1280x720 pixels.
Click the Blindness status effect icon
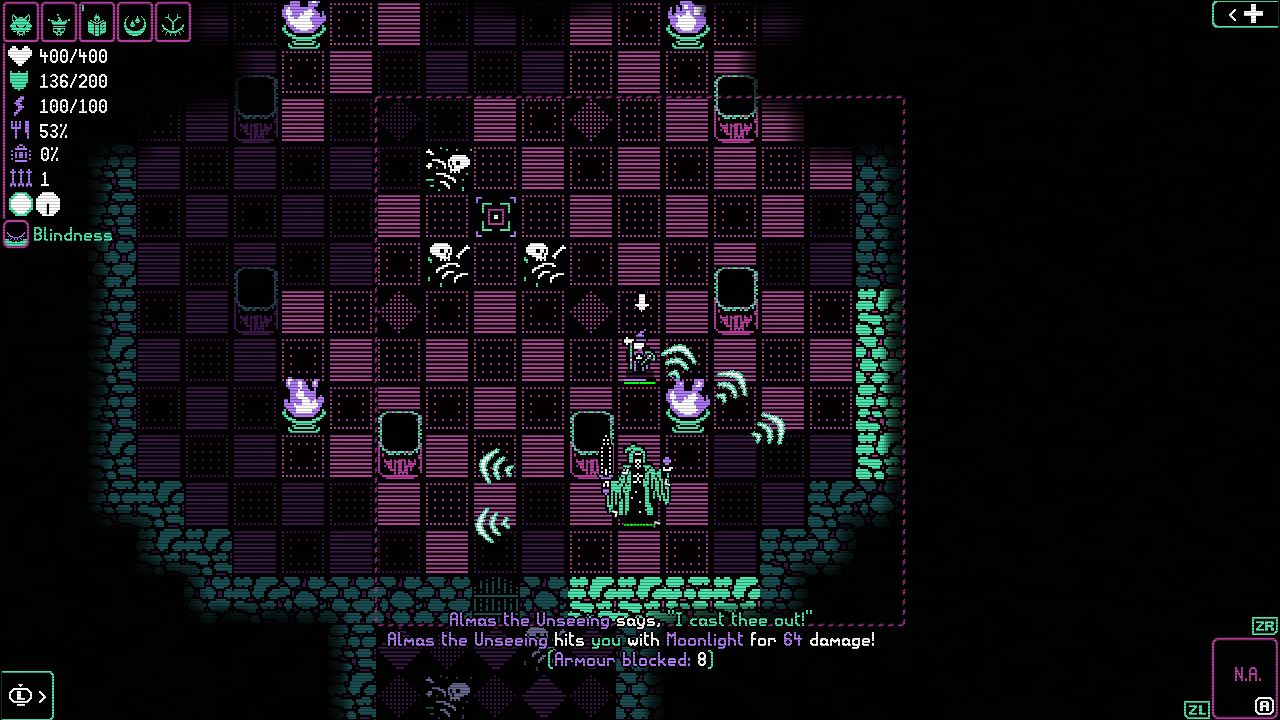pos(14,235)
